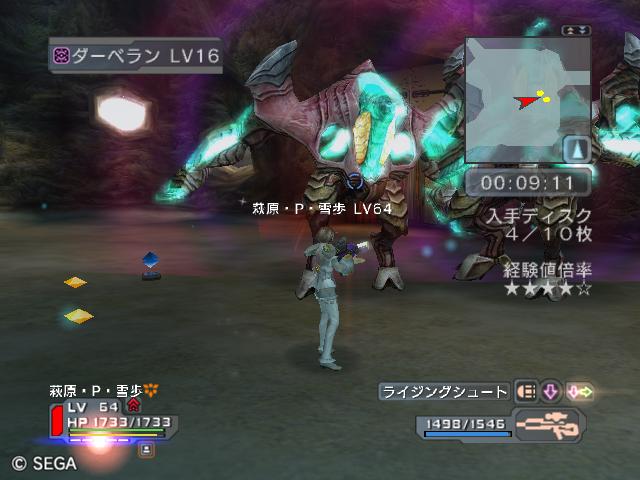640x480 pixels.
Task: Activate the pink and green double-arrow icon
Action: (x=579, y=392)
